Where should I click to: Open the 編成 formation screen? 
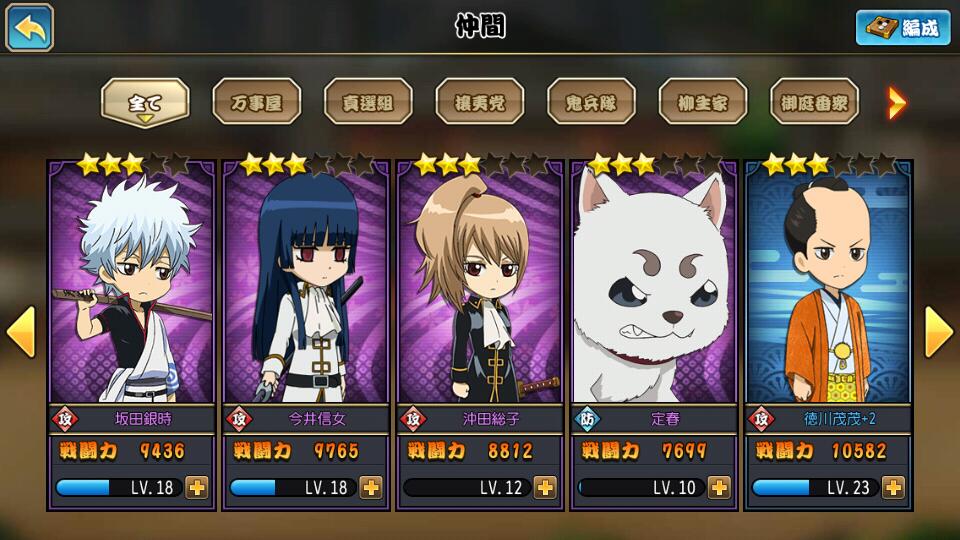pyautogui.click(x=902, y=28)
